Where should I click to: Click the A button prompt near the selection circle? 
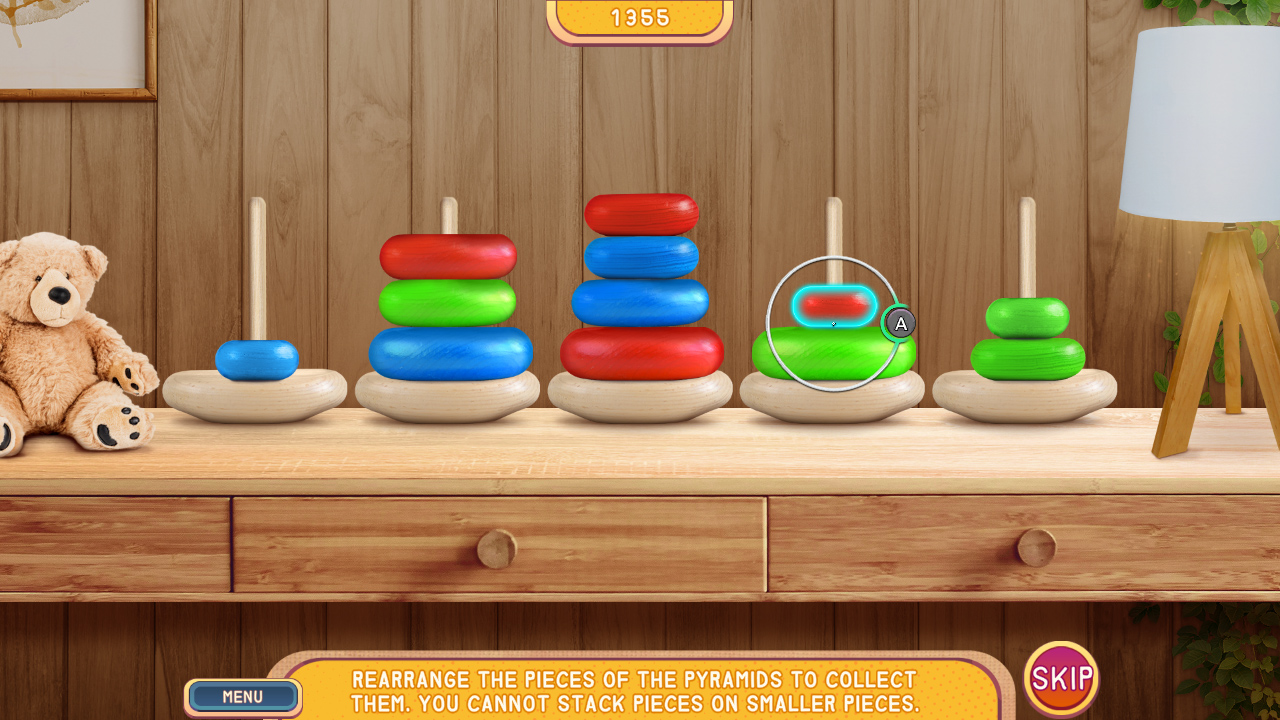[x=899, y=323]
